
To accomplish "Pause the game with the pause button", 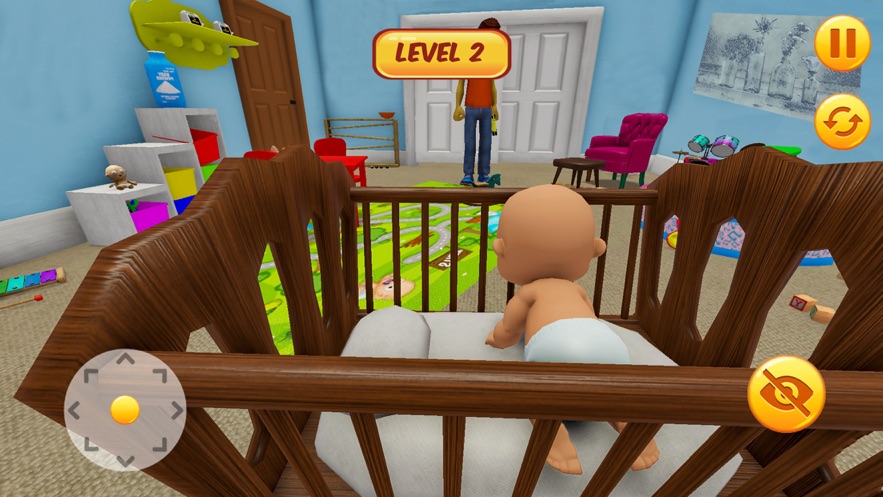I will click(x=842, y=44).
